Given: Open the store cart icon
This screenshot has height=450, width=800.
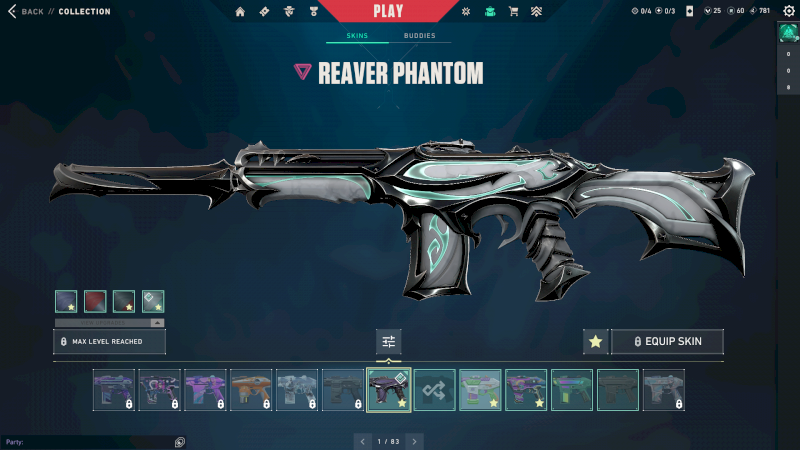Looking at the screenshot, I should (x=513, y=12).
